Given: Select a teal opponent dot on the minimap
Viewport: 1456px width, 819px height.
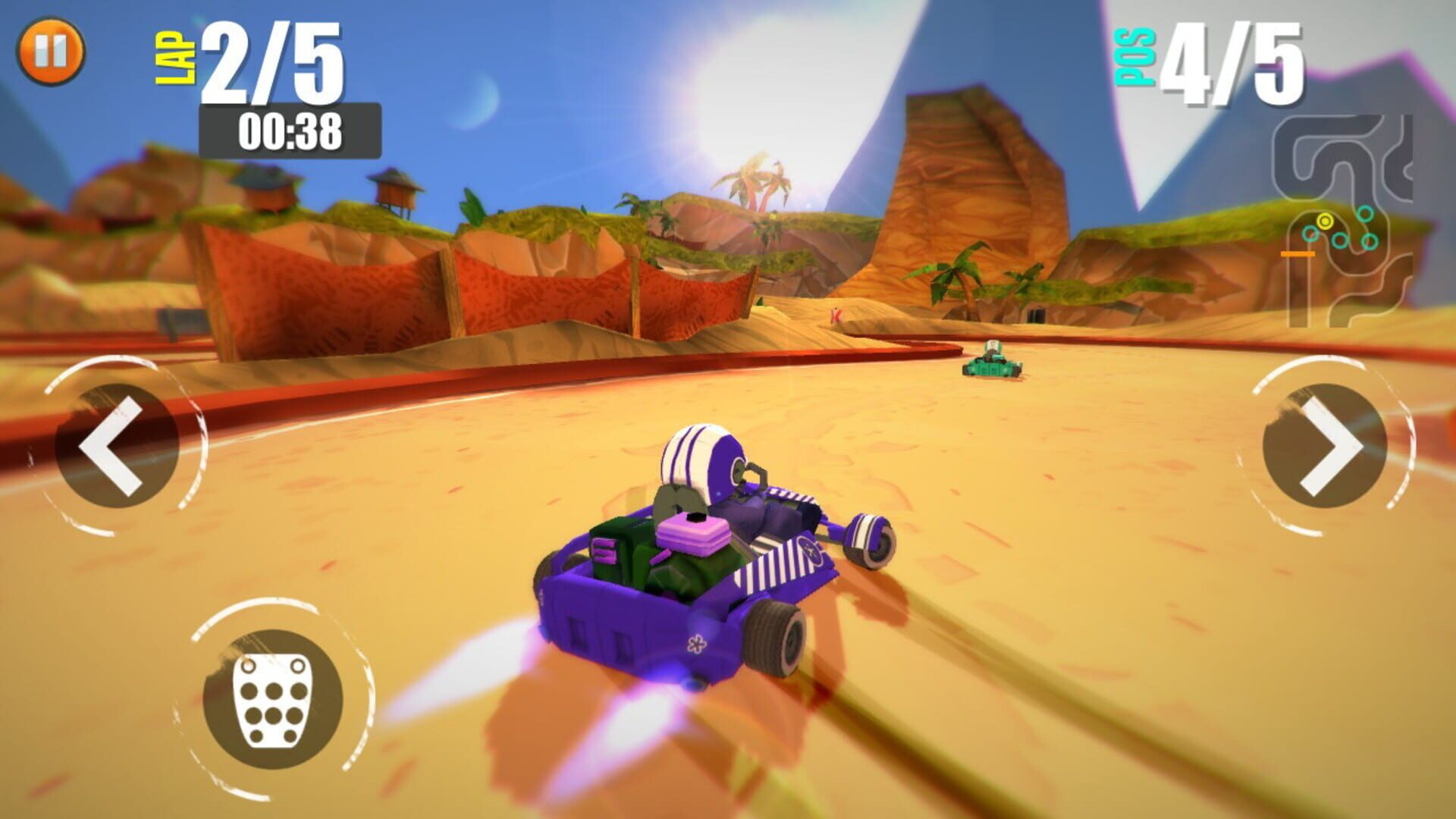Looking at the screenshot, I should [1364, 214].
